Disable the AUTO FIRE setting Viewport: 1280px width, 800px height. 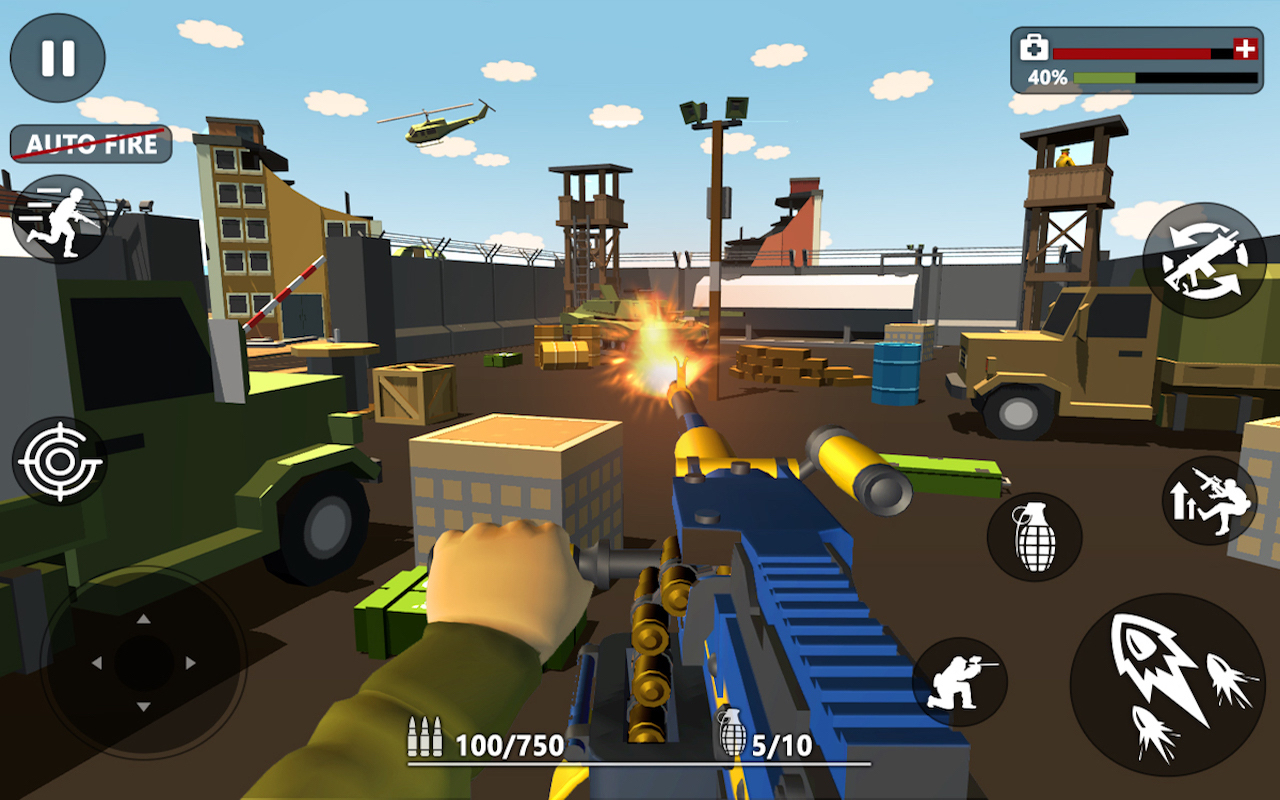click(x=90, y=142)
